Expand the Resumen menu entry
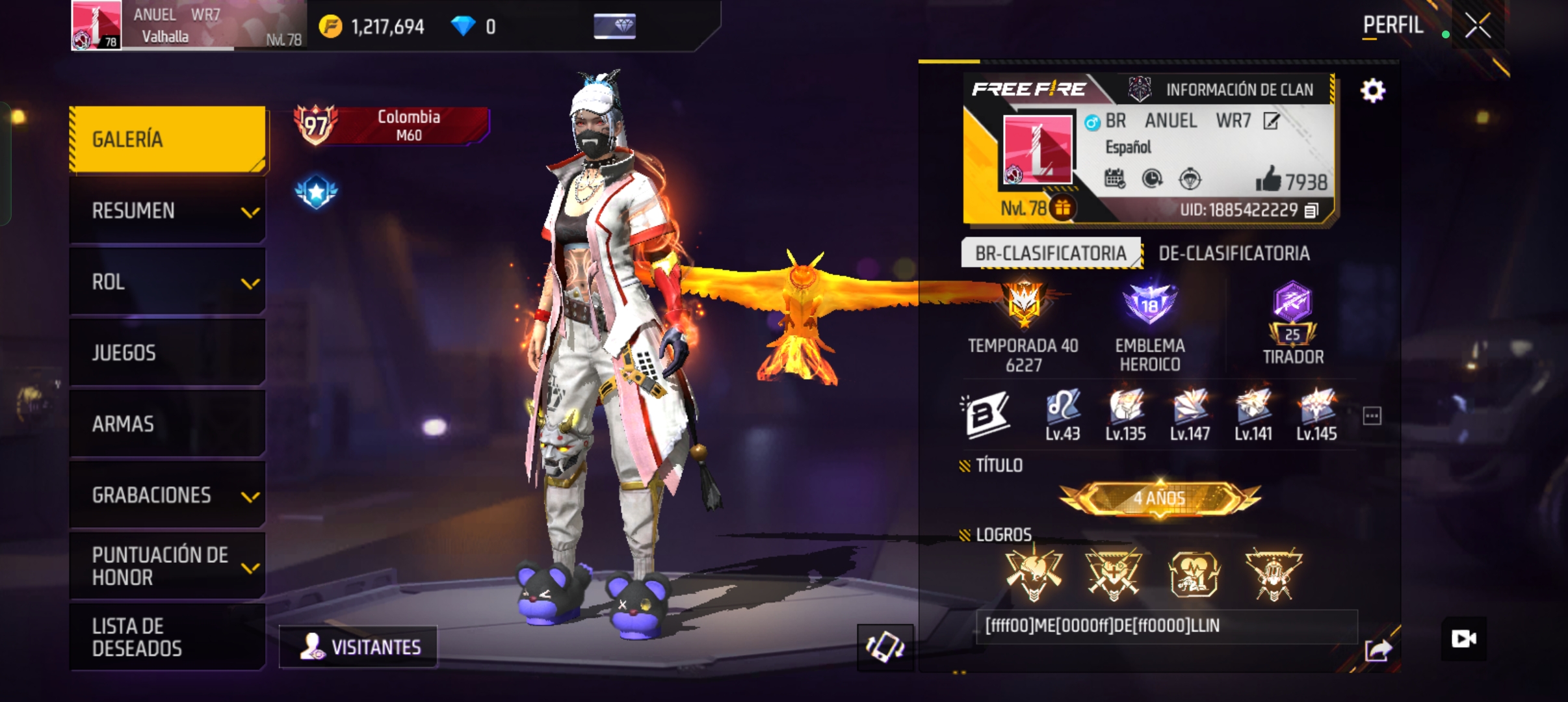This screenshot has height=702, width=1568. [167, 211]
